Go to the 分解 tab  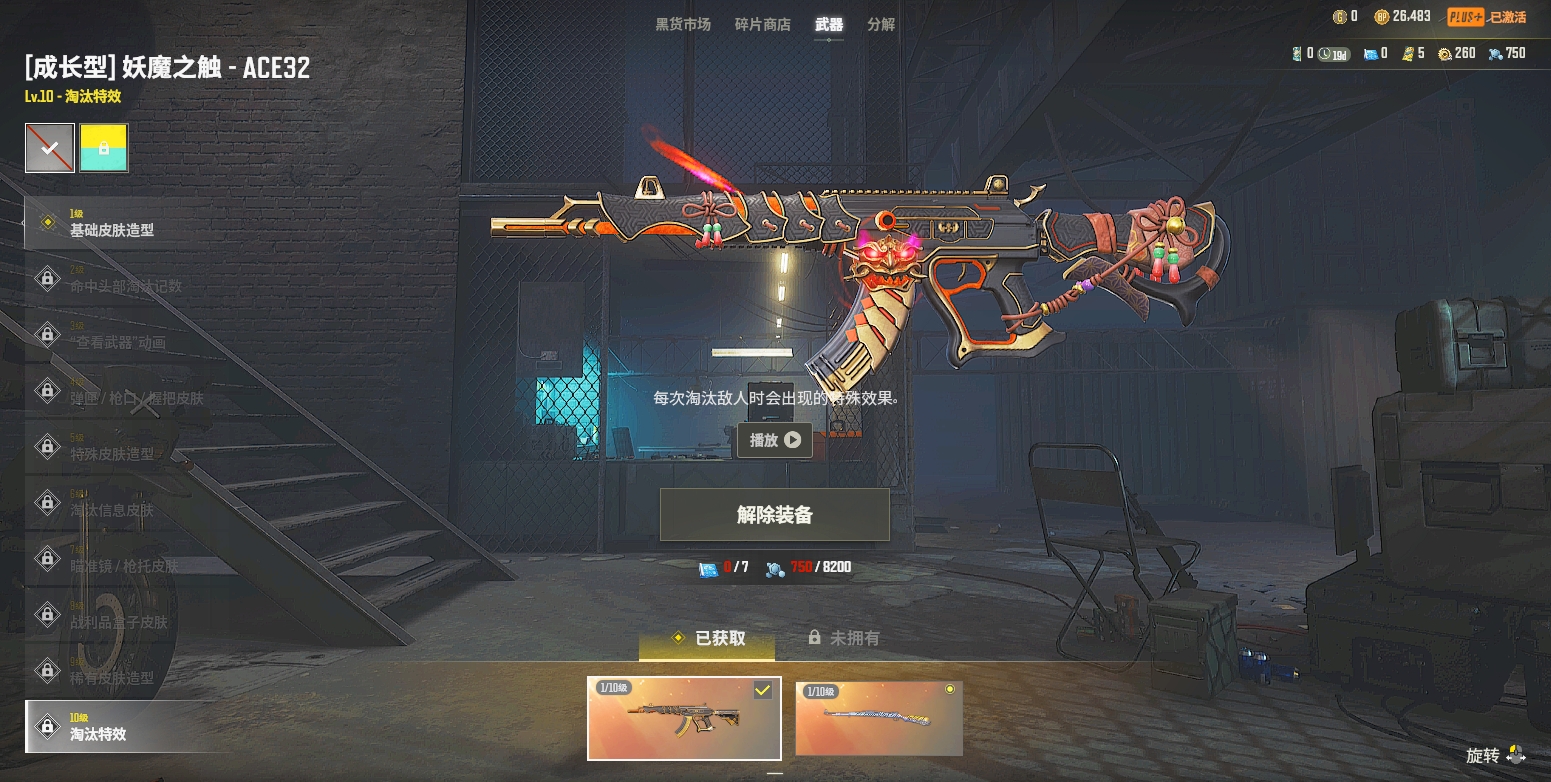pos(881,24)
